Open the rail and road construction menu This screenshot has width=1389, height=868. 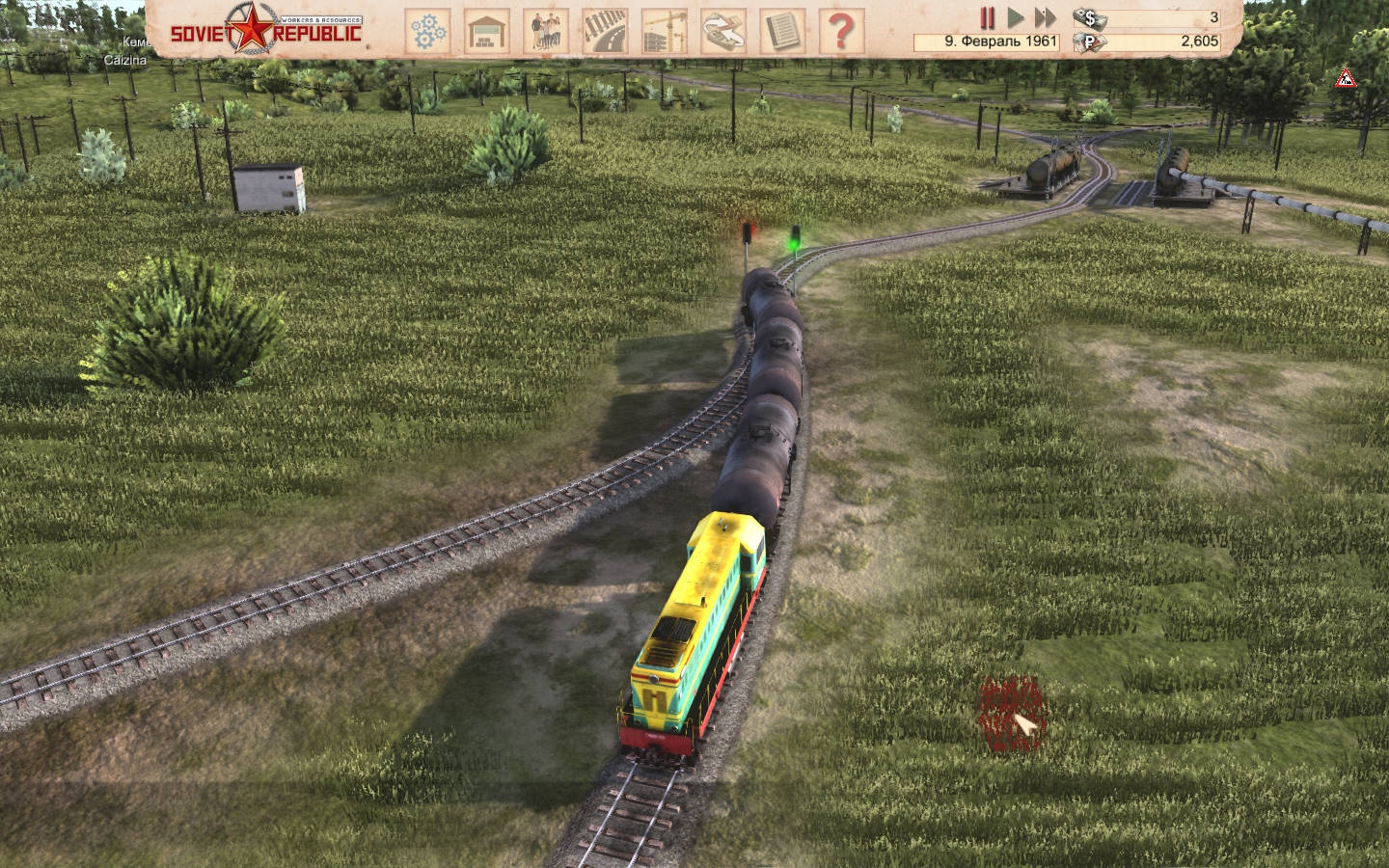point(605,31)
